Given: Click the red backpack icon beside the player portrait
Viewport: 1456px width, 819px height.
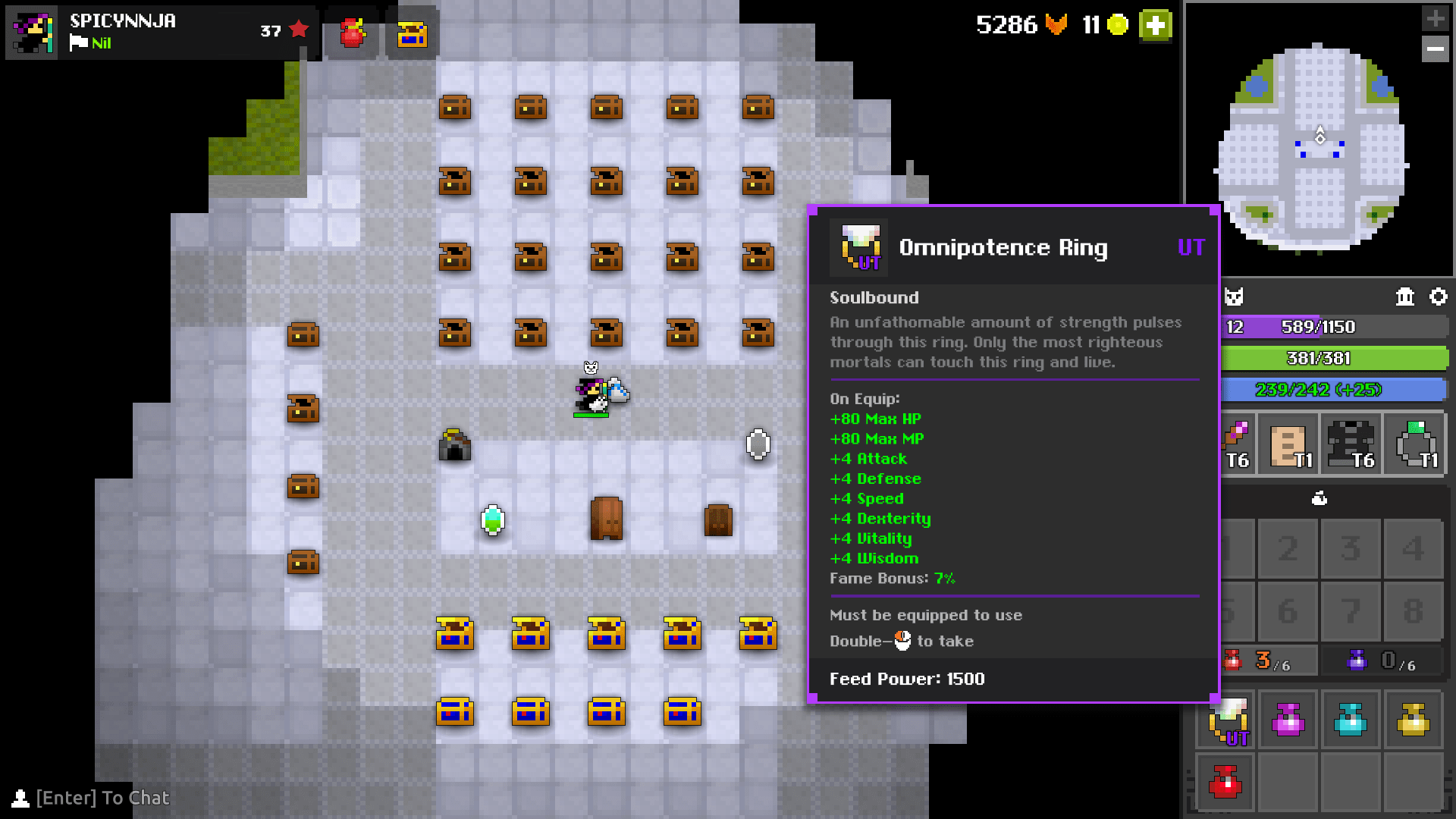Looking at the screenshot, I should pyautogui.click(x=350, y=33).
